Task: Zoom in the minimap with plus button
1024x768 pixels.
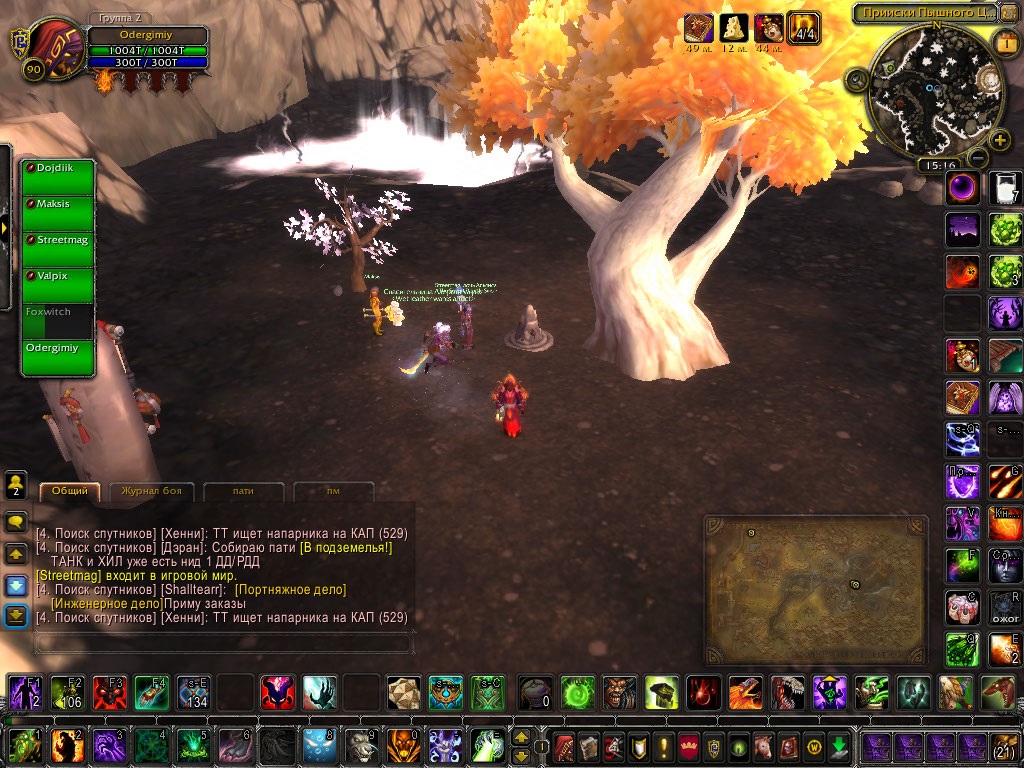Action: [x=999, y=140]
